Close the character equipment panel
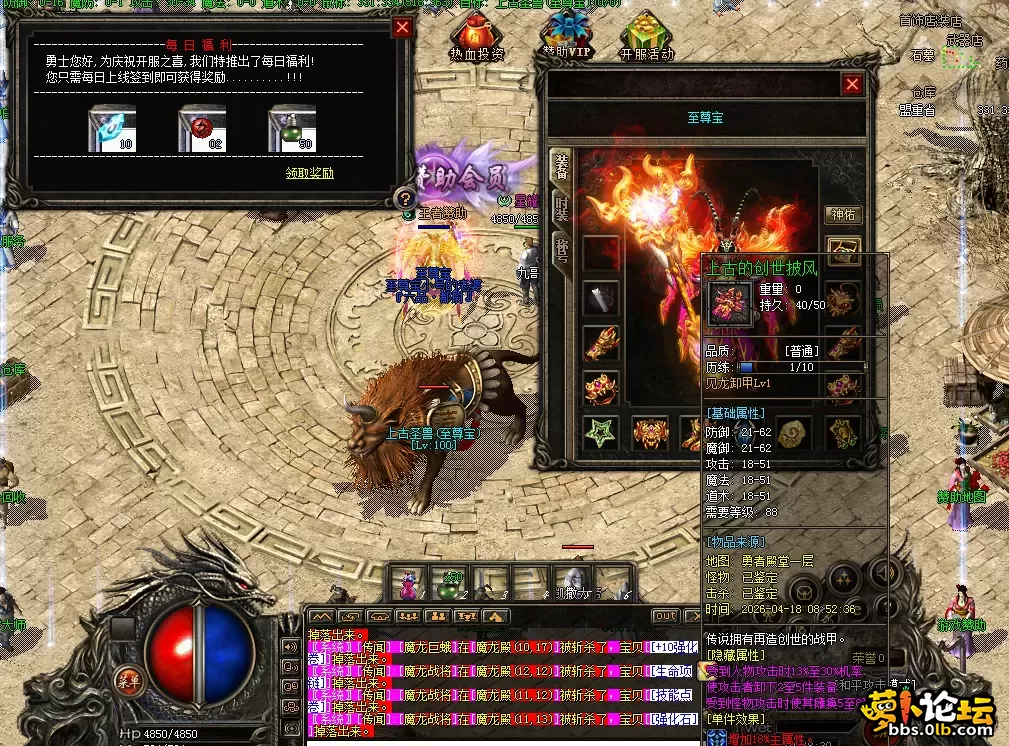 tap(852, 85)
